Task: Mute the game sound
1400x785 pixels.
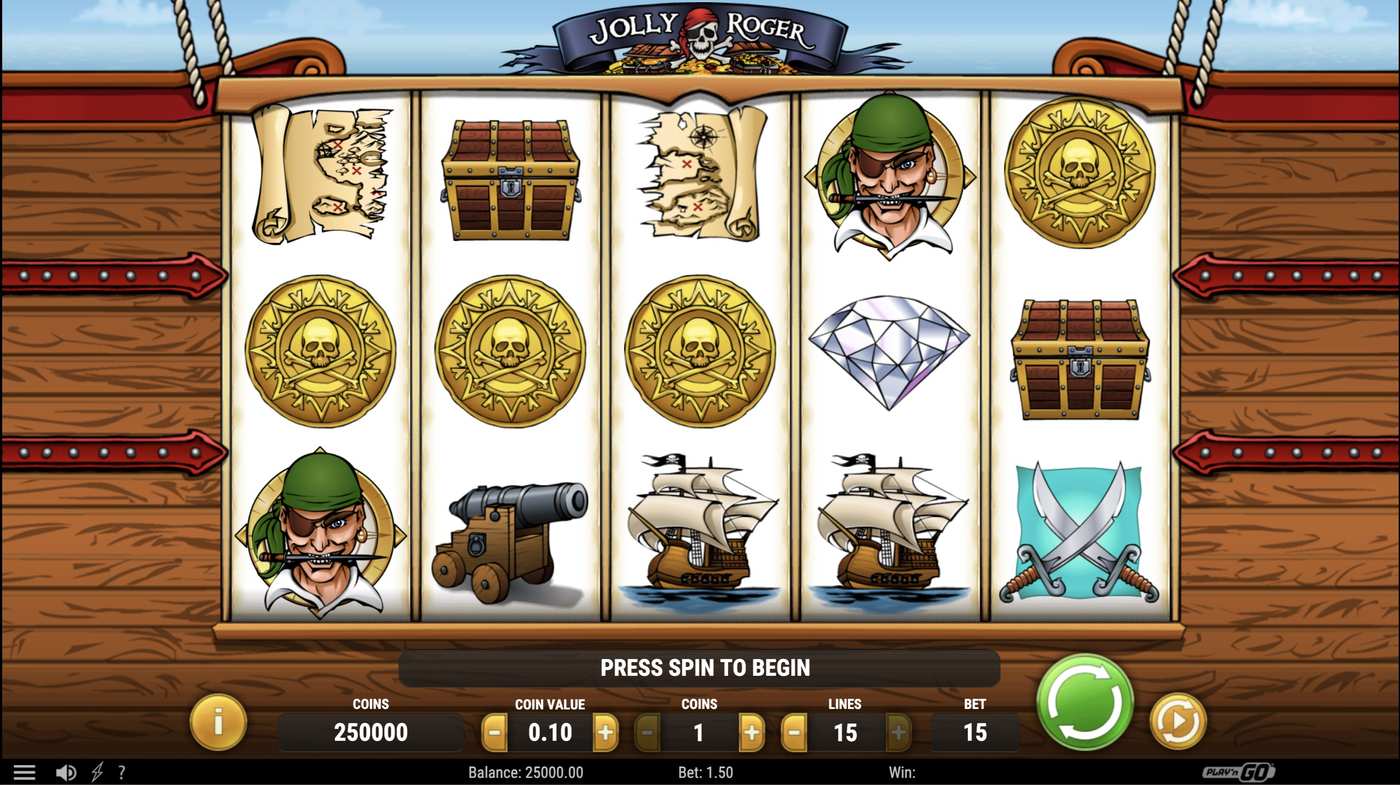Action: tap(66, 771)
